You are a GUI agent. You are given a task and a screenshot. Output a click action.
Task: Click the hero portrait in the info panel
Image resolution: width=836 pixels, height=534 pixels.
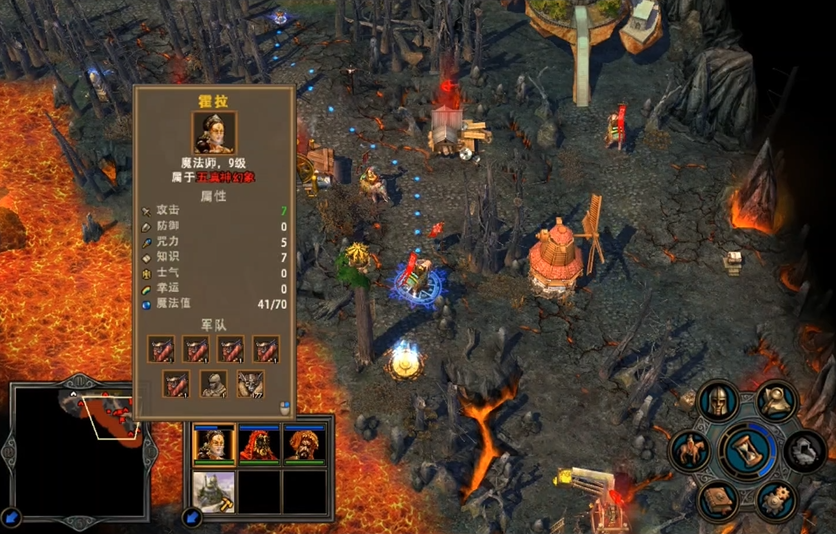214,132
